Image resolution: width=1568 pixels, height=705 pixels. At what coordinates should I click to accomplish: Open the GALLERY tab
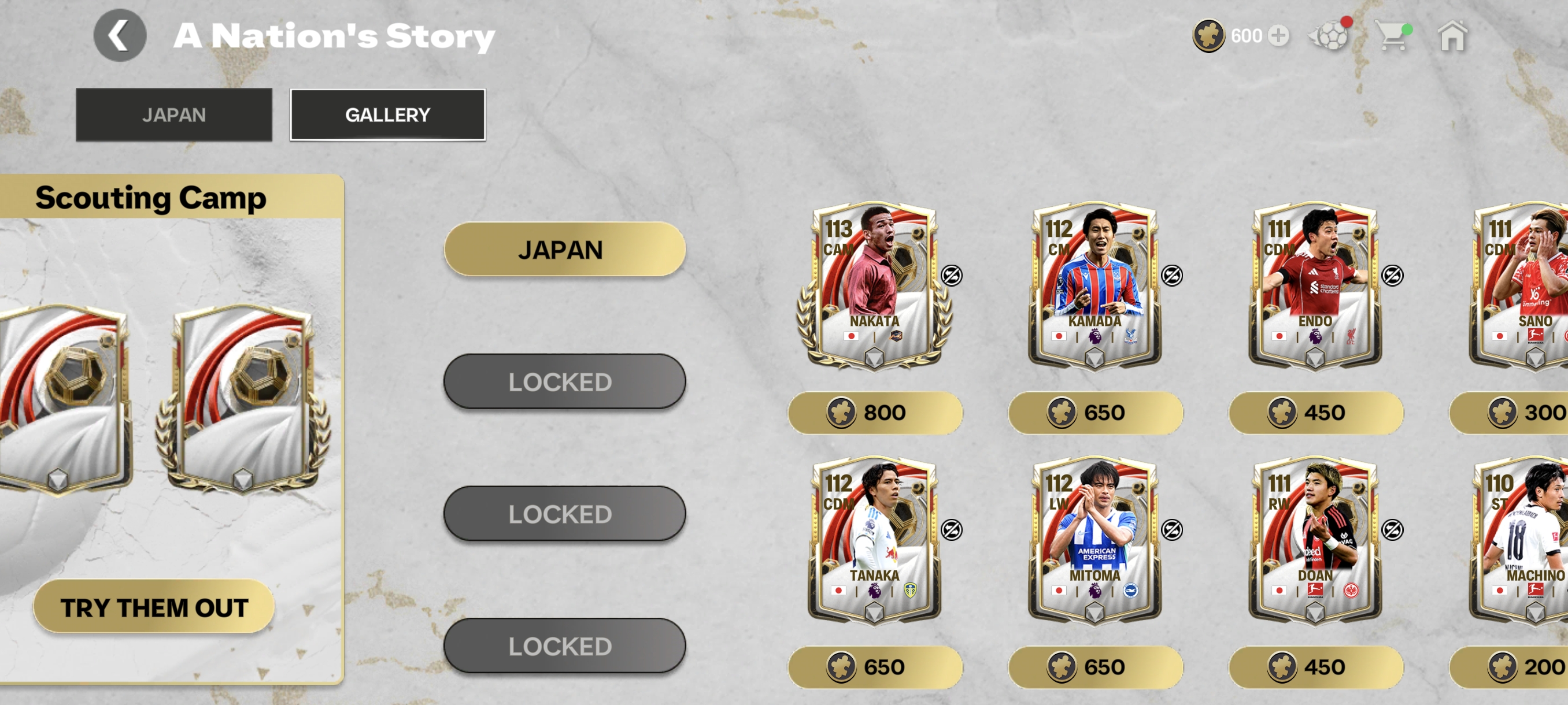click(x=387, y=114)
